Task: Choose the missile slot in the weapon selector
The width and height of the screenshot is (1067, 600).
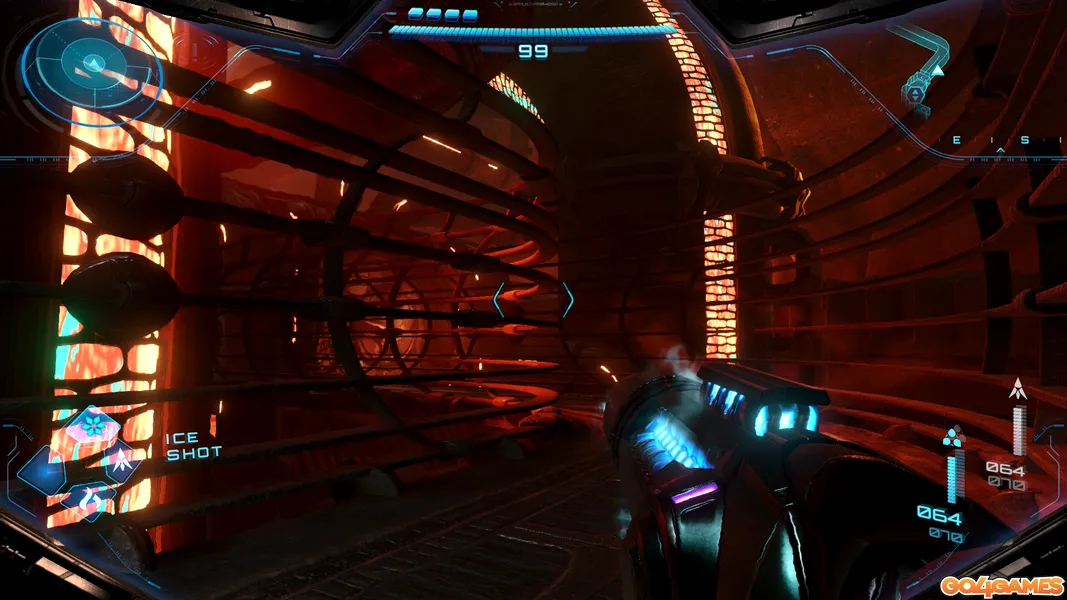Action: [120, 461]
